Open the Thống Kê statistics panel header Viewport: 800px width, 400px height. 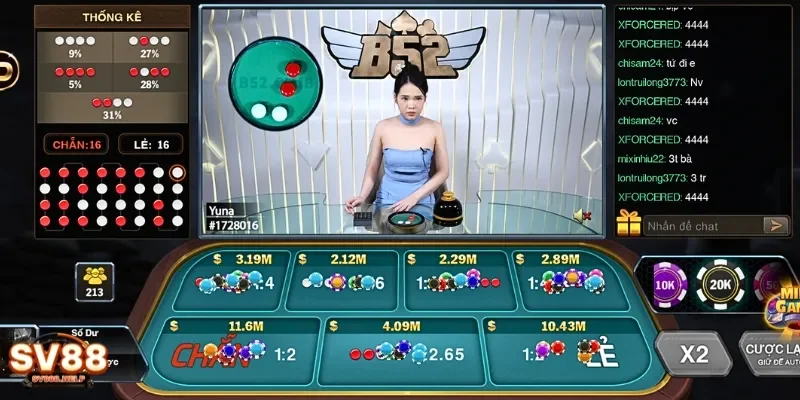click(x=111, y=17)
